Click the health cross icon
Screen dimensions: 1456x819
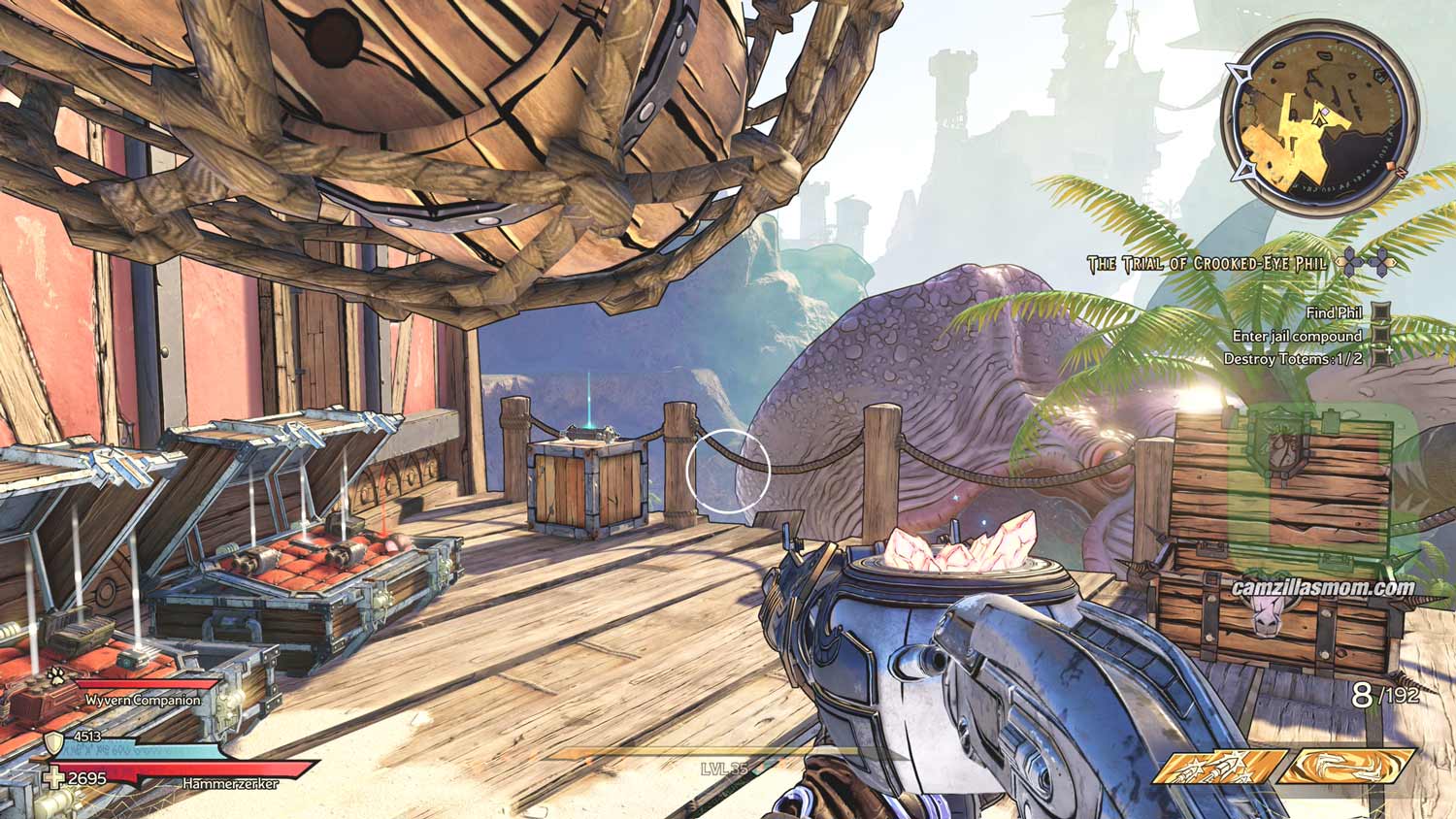[54, 778]
